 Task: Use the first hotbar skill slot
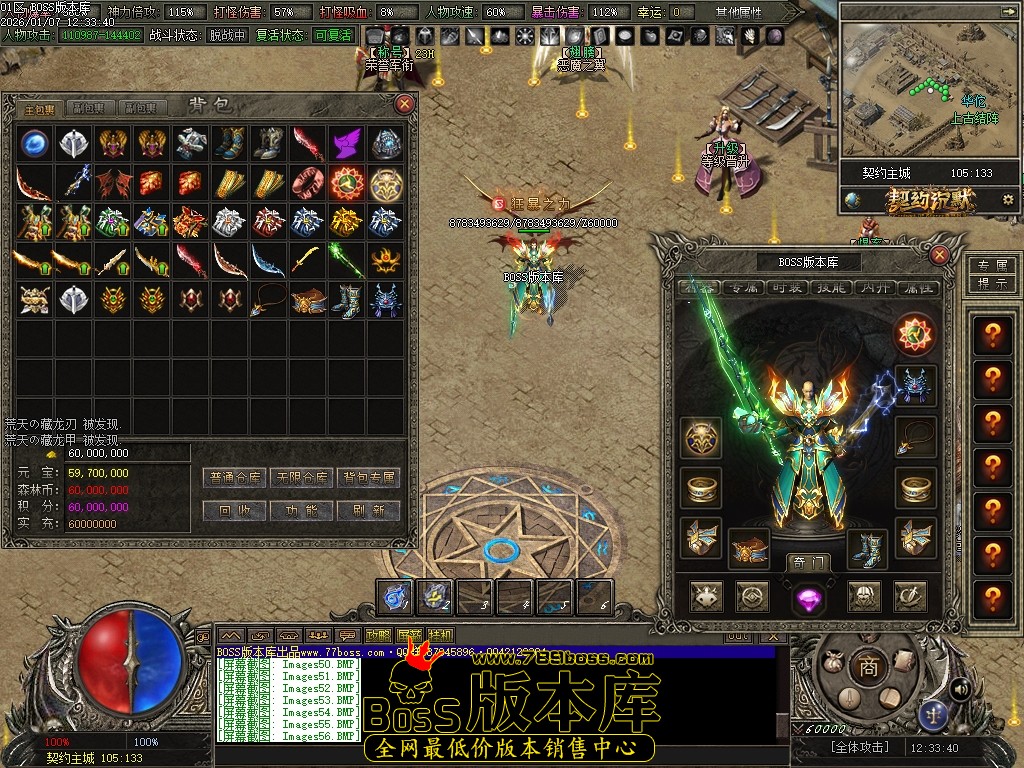[x=395, y=597]
